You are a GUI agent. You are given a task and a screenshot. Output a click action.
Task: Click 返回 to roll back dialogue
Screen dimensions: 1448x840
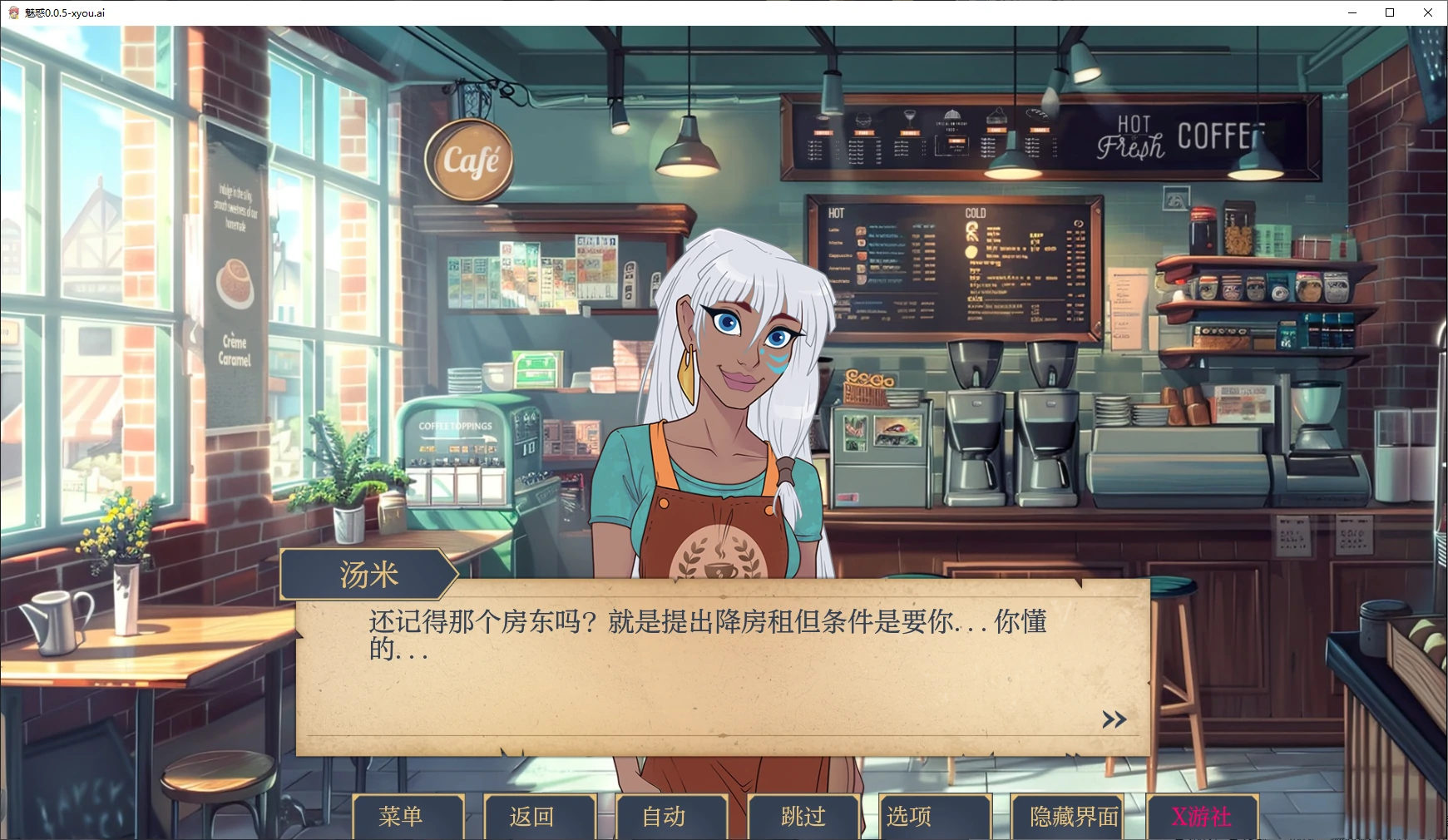pos(538,817)
